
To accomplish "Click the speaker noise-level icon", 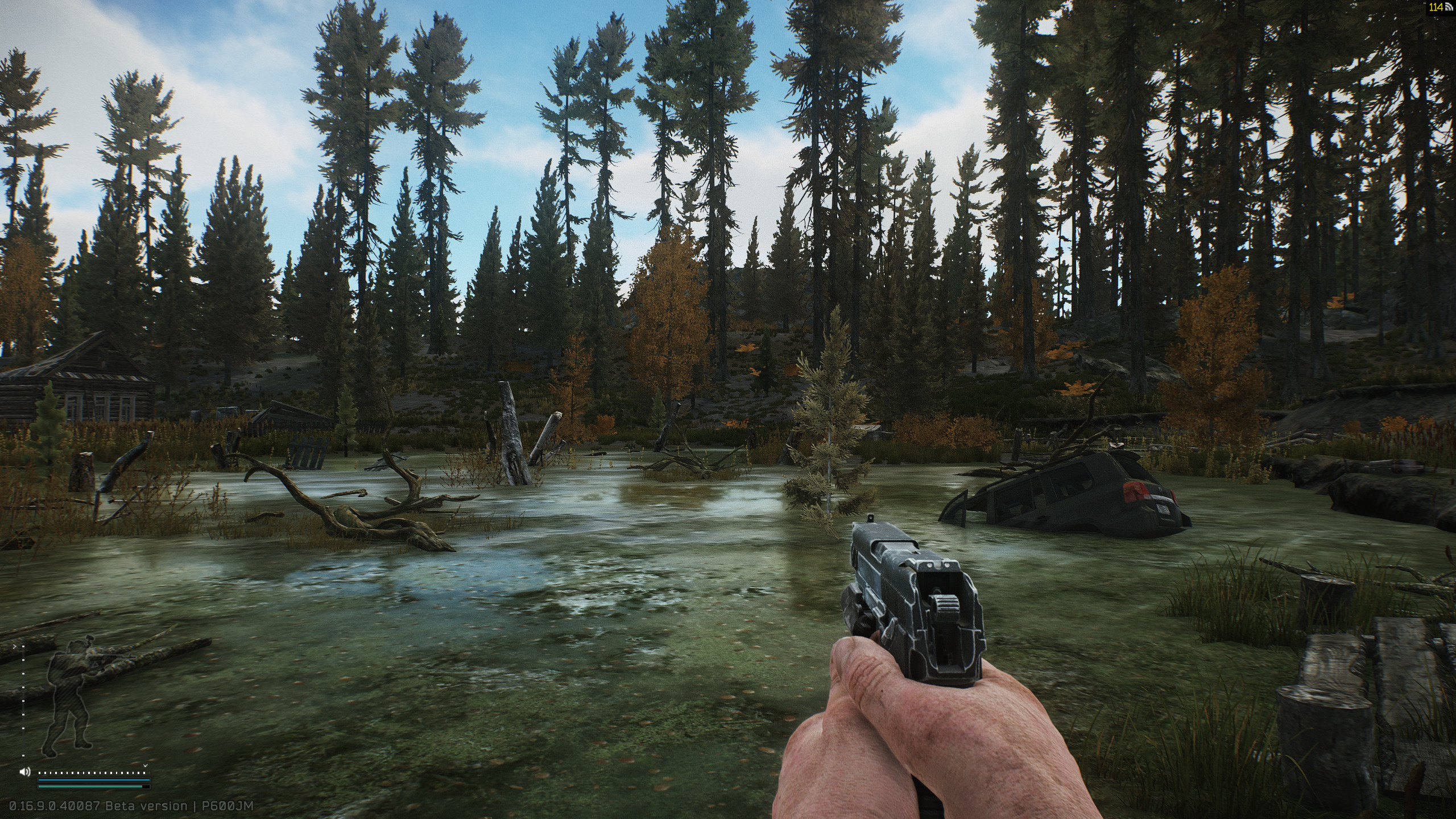I will [x=24, y=772].
